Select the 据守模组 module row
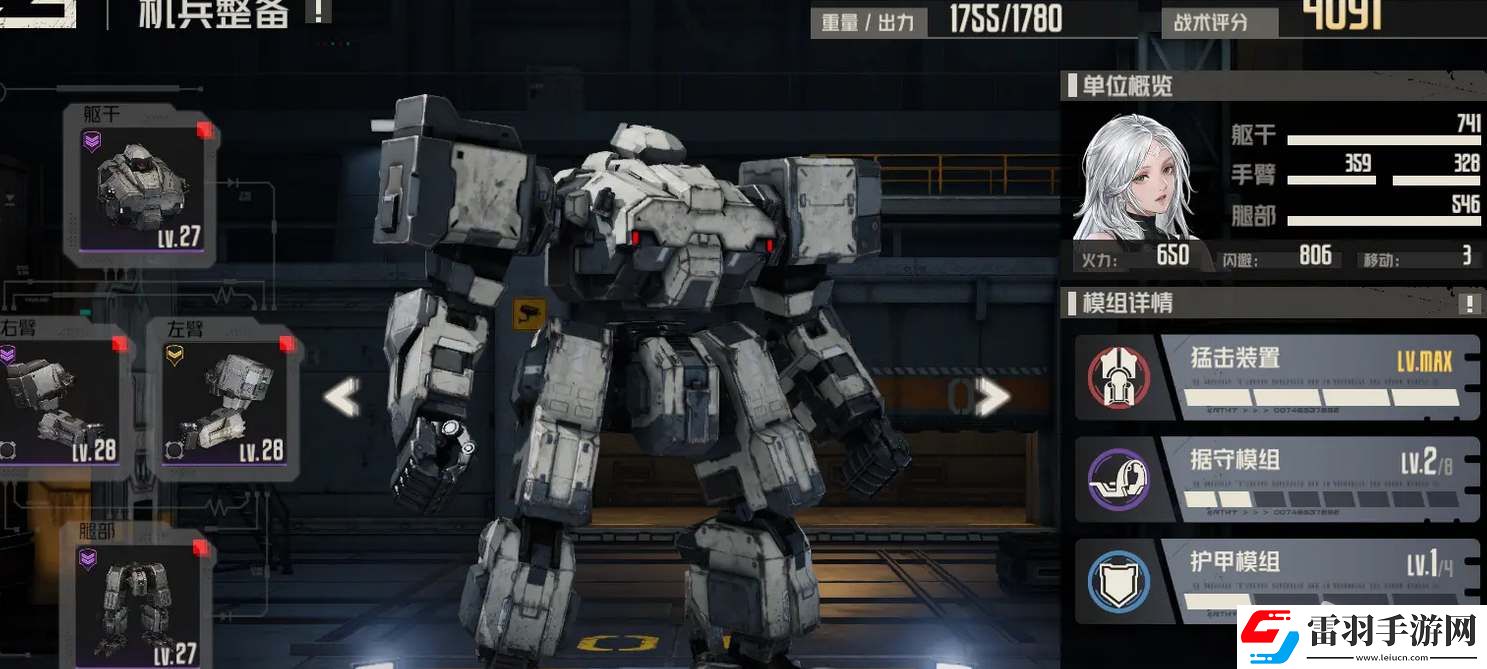 point(1277,479)
